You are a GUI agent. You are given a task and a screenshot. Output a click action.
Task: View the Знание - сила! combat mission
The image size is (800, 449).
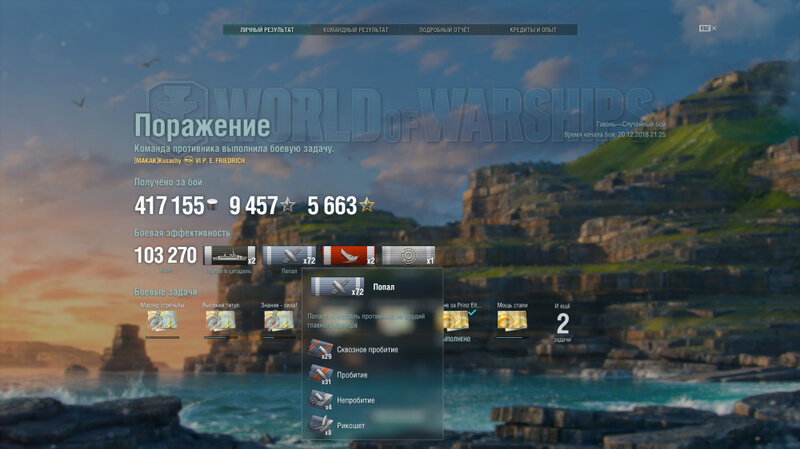coord(278,321)
